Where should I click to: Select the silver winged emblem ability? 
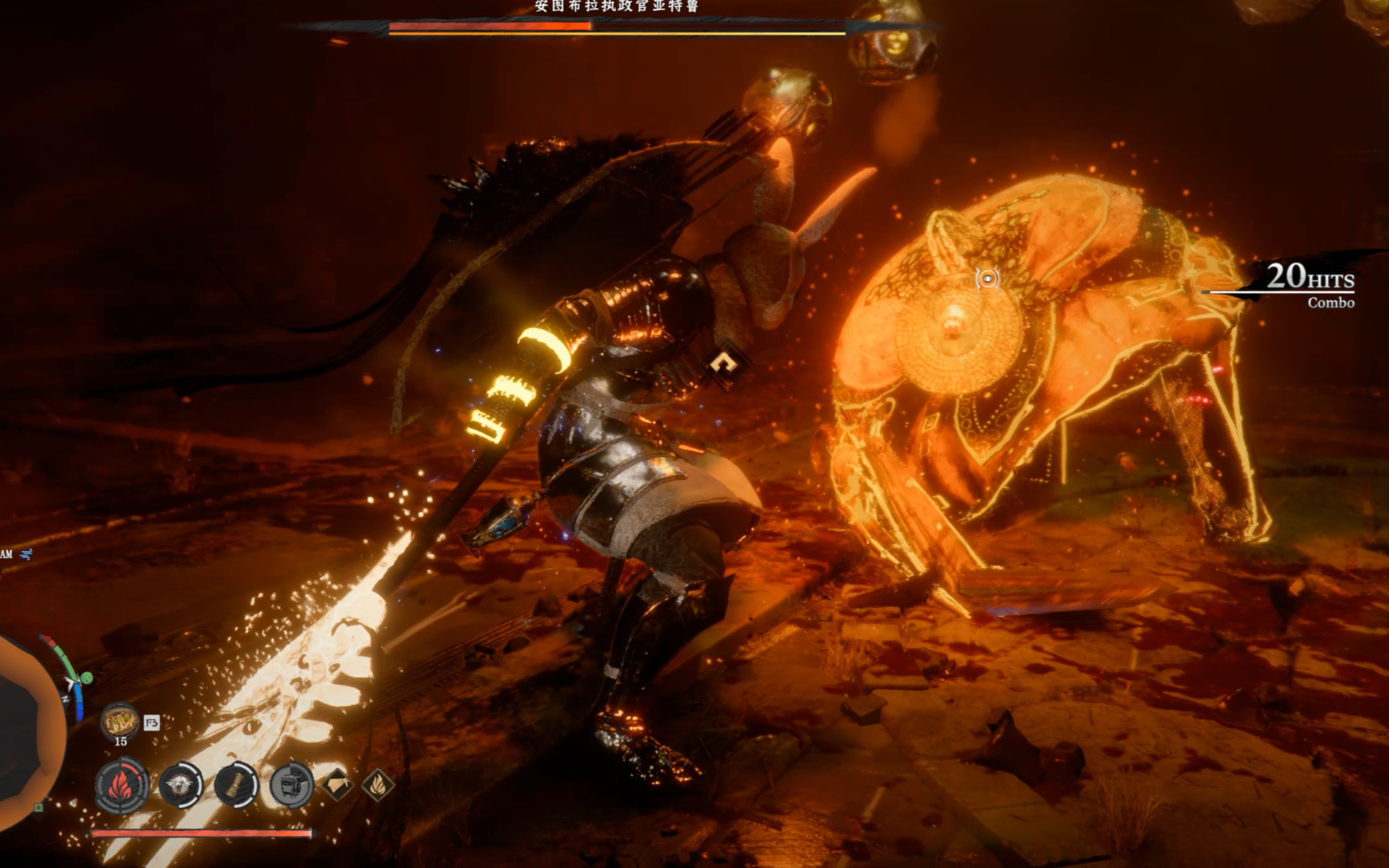(x=180, y=784)
